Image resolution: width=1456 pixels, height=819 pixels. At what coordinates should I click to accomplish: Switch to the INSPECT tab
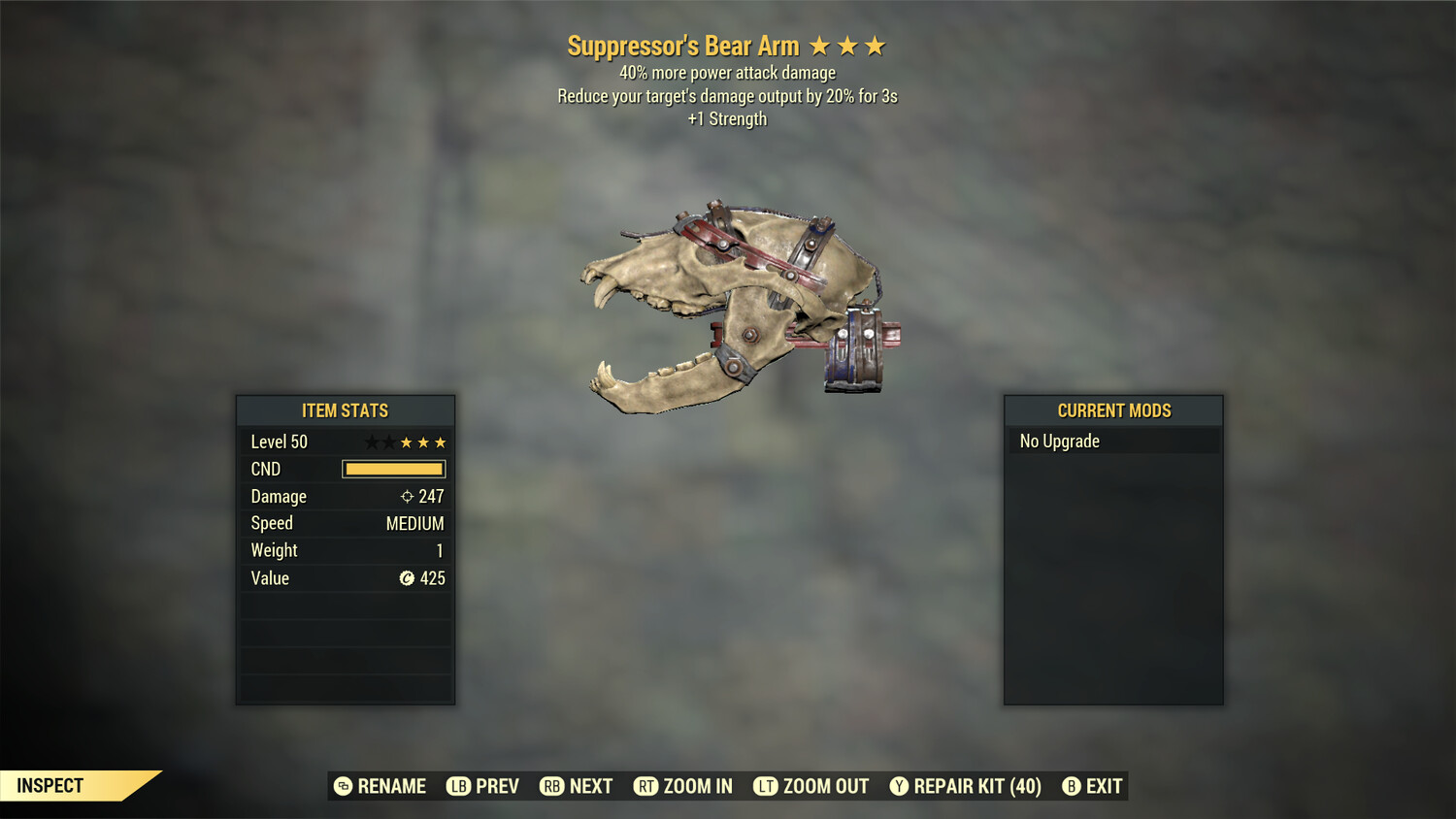[x=50, y=785]
